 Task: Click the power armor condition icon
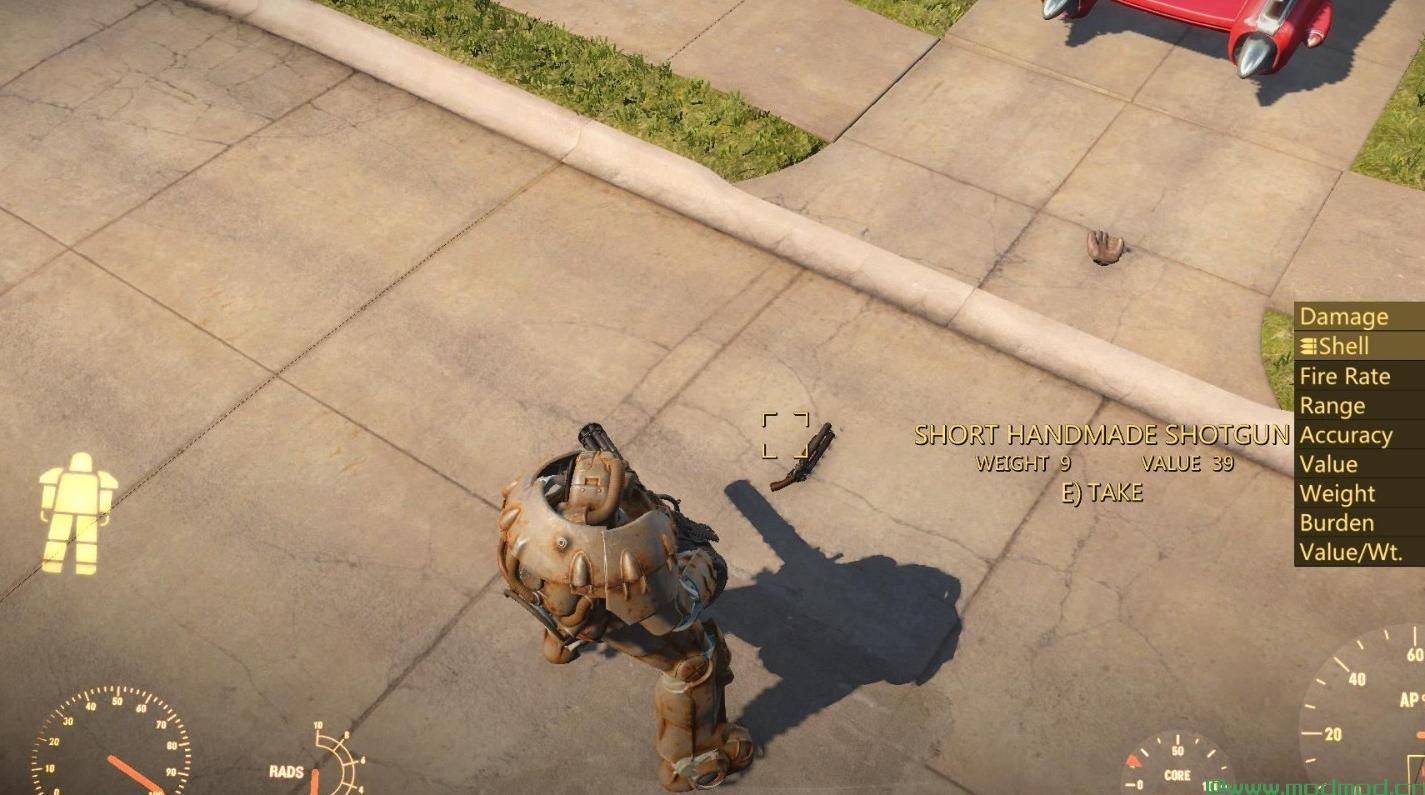point(77,512)
